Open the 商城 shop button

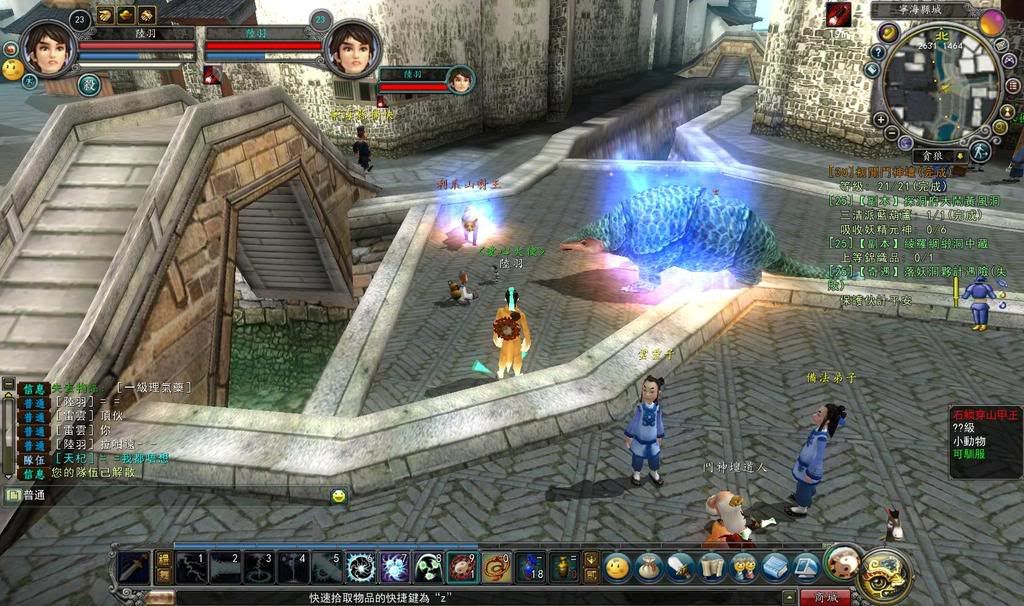(826, 597)
